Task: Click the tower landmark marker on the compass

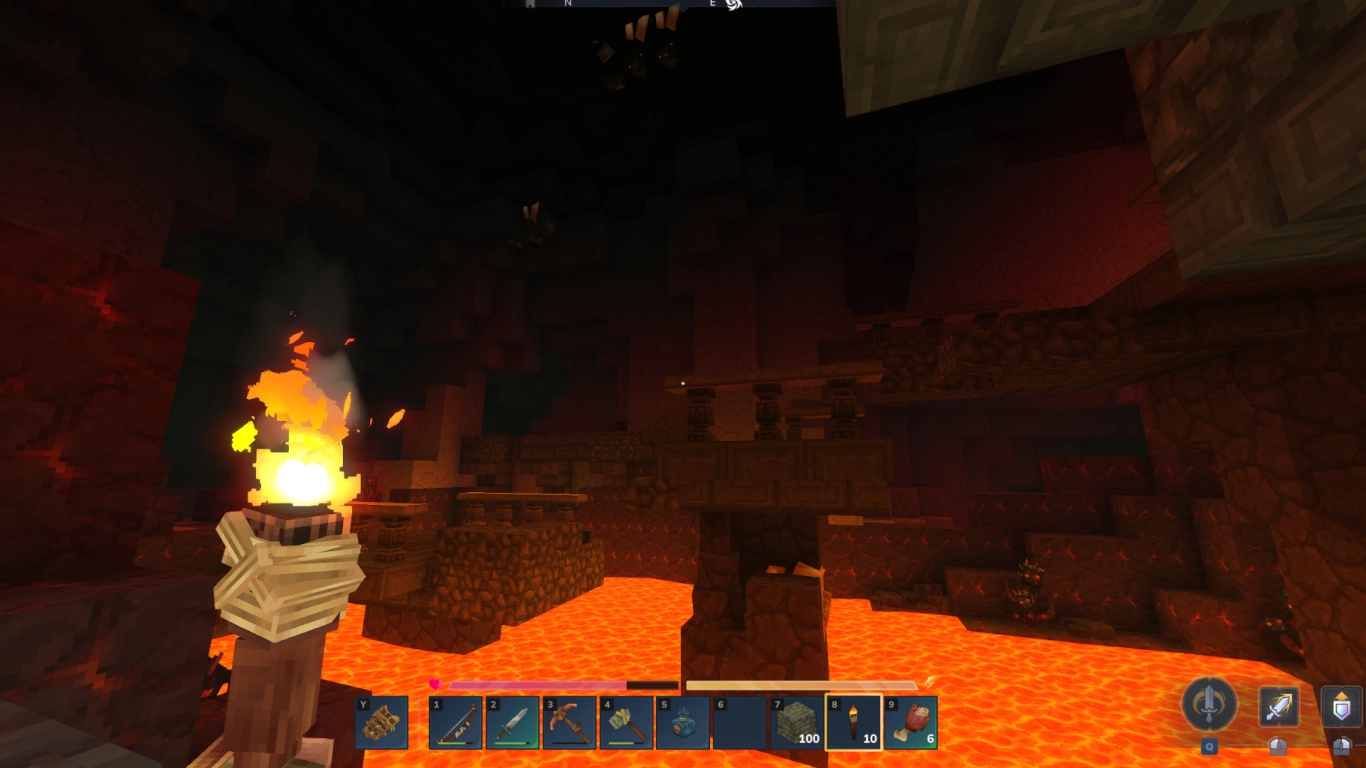Action: point(528,5)
